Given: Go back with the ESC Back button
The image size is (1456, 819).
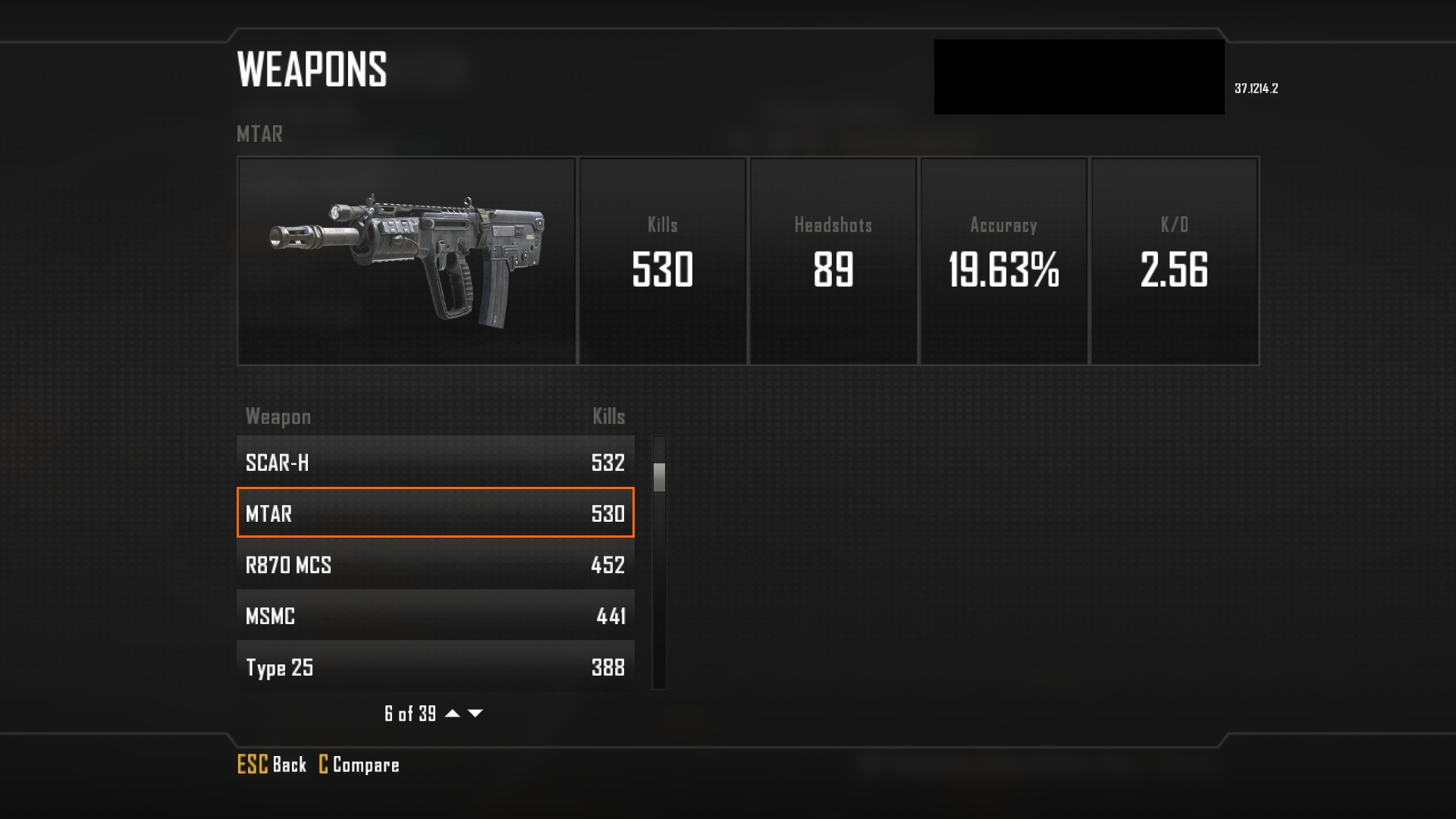Looking at the screenshot, I should click(271, 764).
